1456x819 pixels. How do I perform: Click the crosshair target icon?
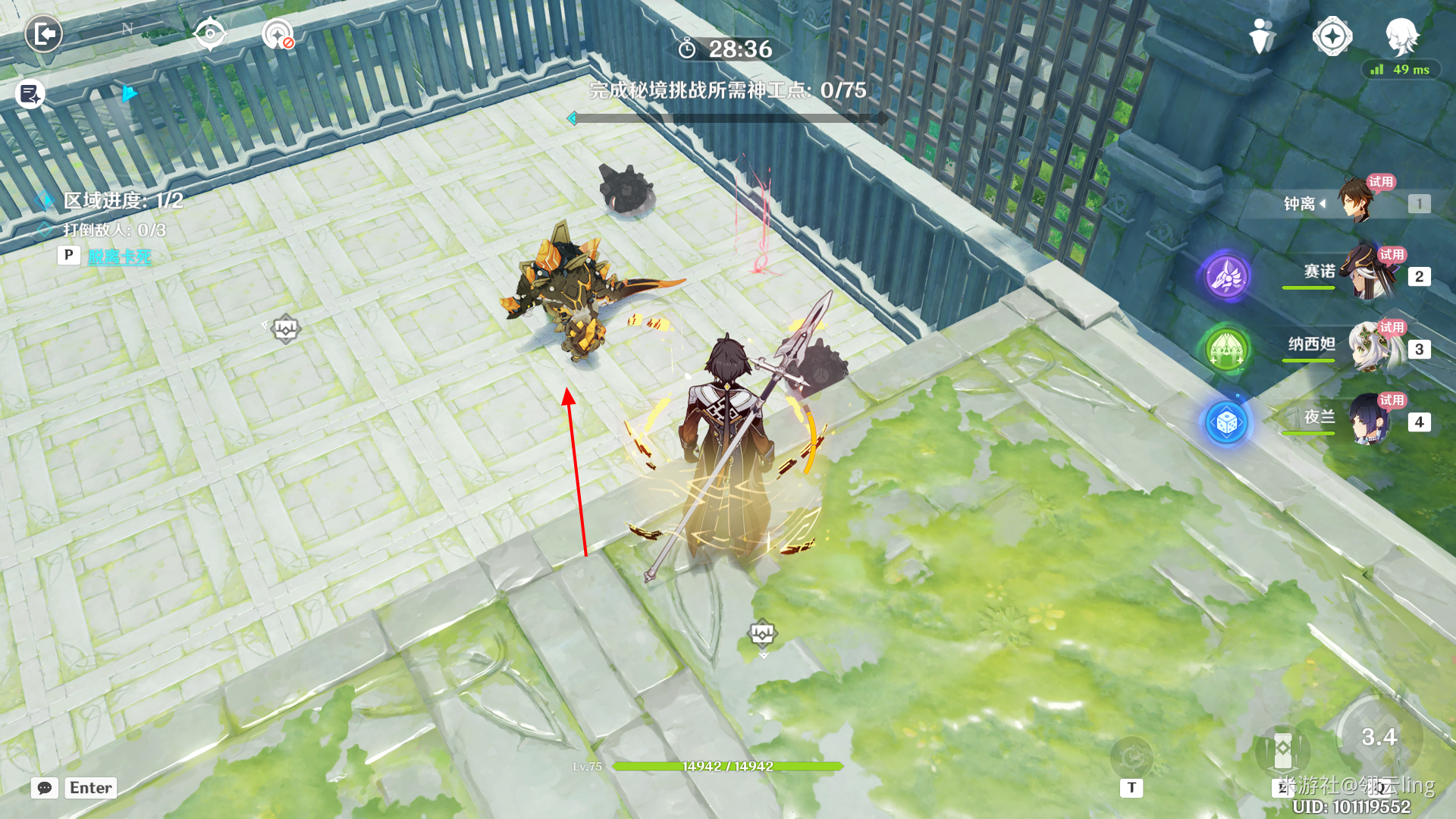210,34
